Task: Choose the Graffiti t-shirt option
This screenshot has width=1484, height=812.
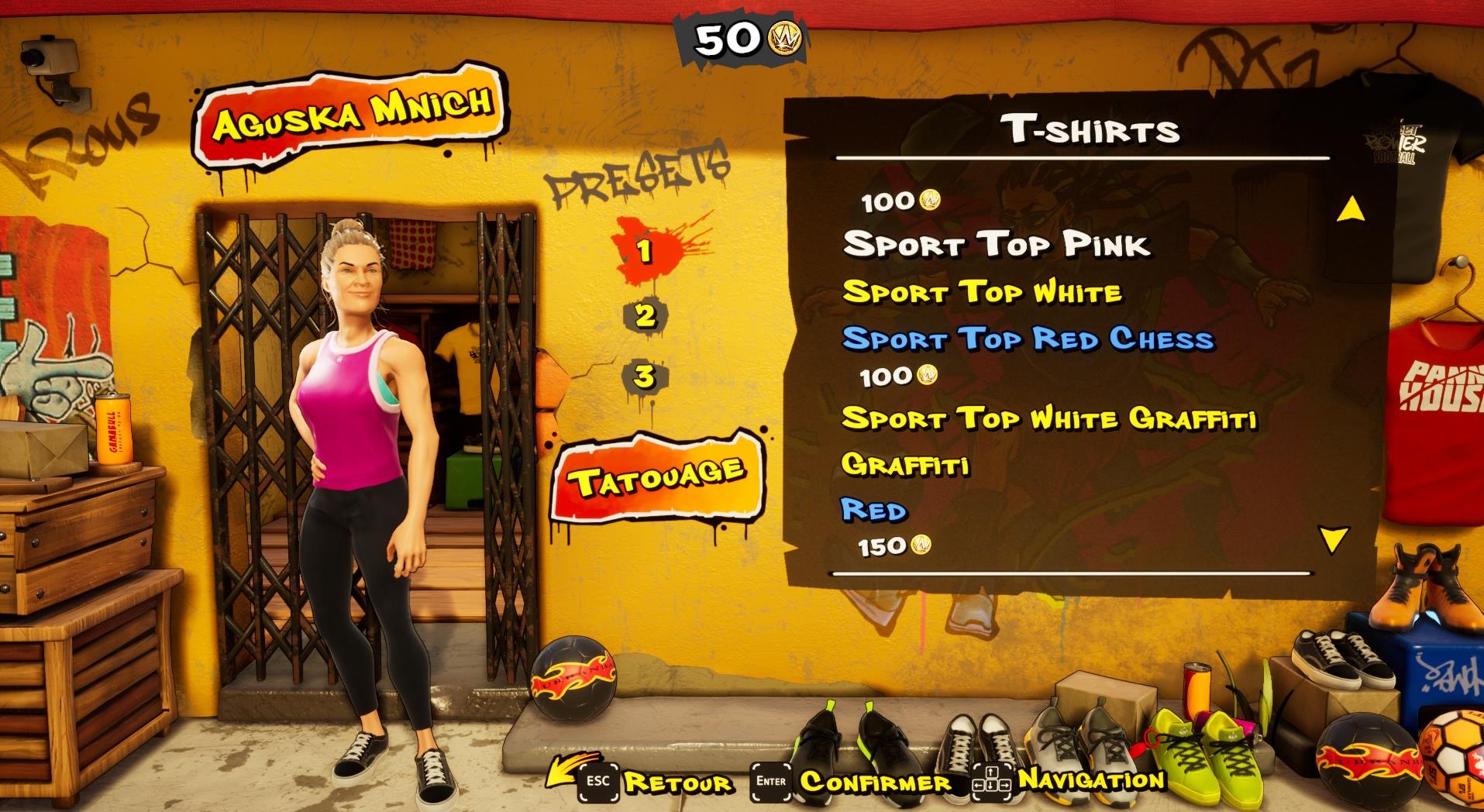Action: click(905, 465)
